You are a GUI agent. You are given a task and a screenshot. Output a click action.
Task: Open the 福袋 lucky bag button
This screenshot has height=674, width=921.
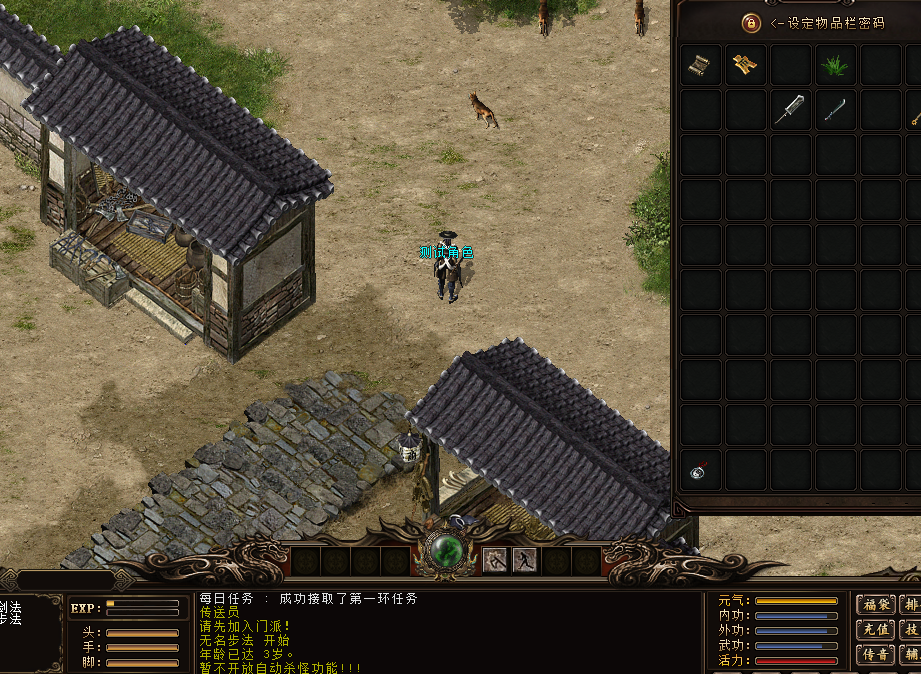[x=876, y=604]
